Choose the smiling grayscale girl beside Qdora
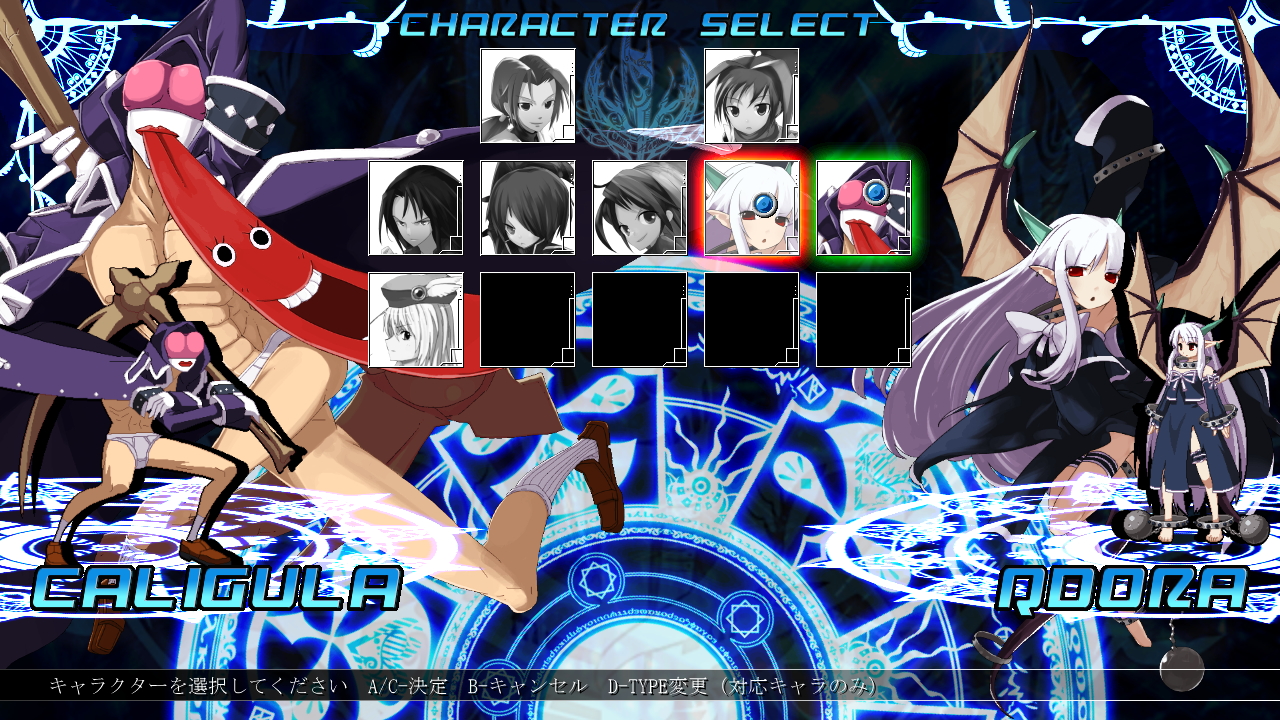Image resolution: width=1280 pixels, height=720 pixels. (x=640, y=208)
